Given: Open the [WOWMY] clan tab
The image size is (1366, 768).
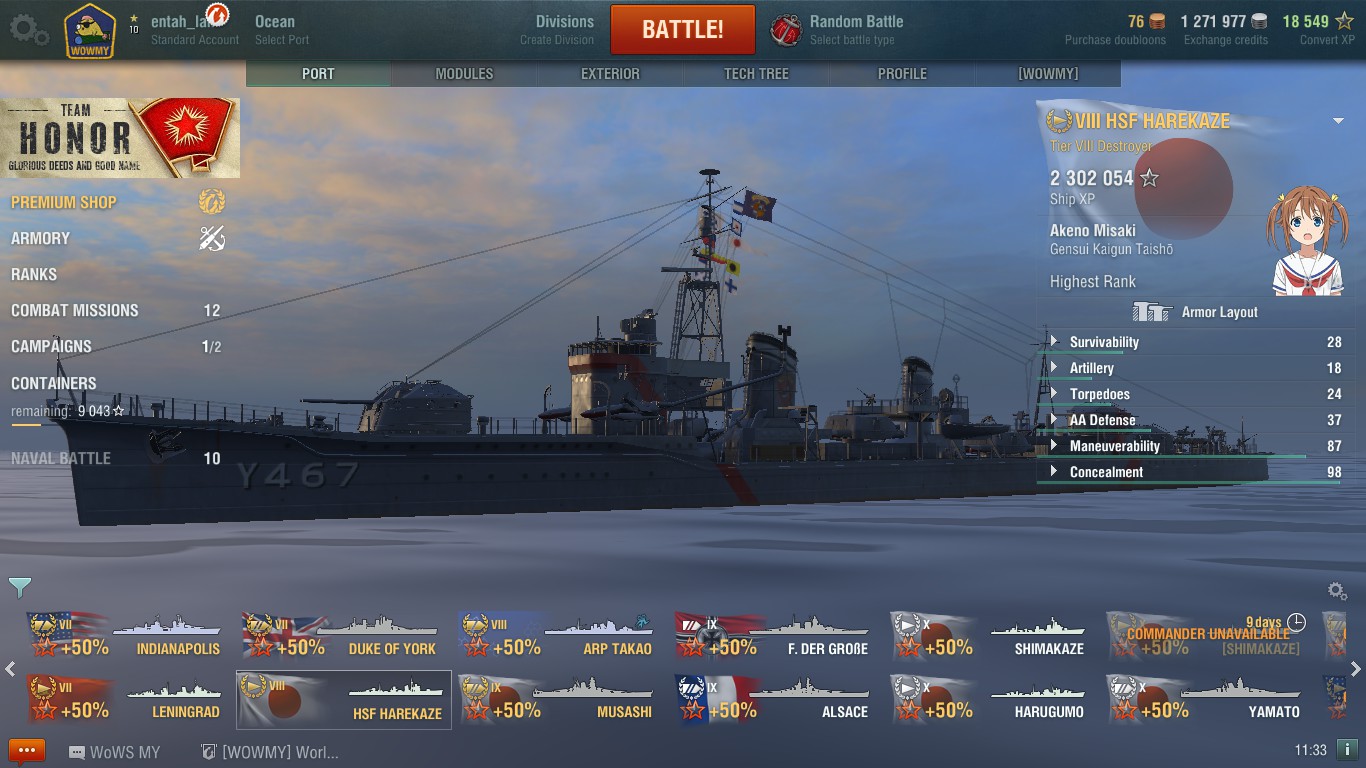Looking at the screenshot, I should pos(1048,74).
